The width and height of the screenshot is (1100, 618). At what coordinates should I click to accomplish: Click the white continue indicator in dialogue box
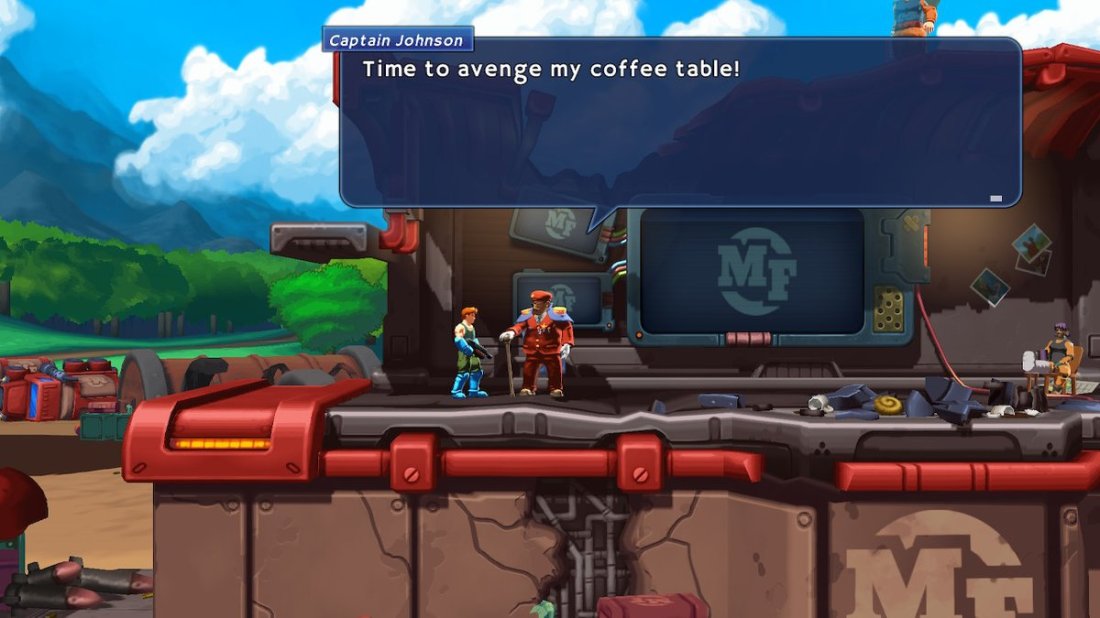[x=995, y=198]
